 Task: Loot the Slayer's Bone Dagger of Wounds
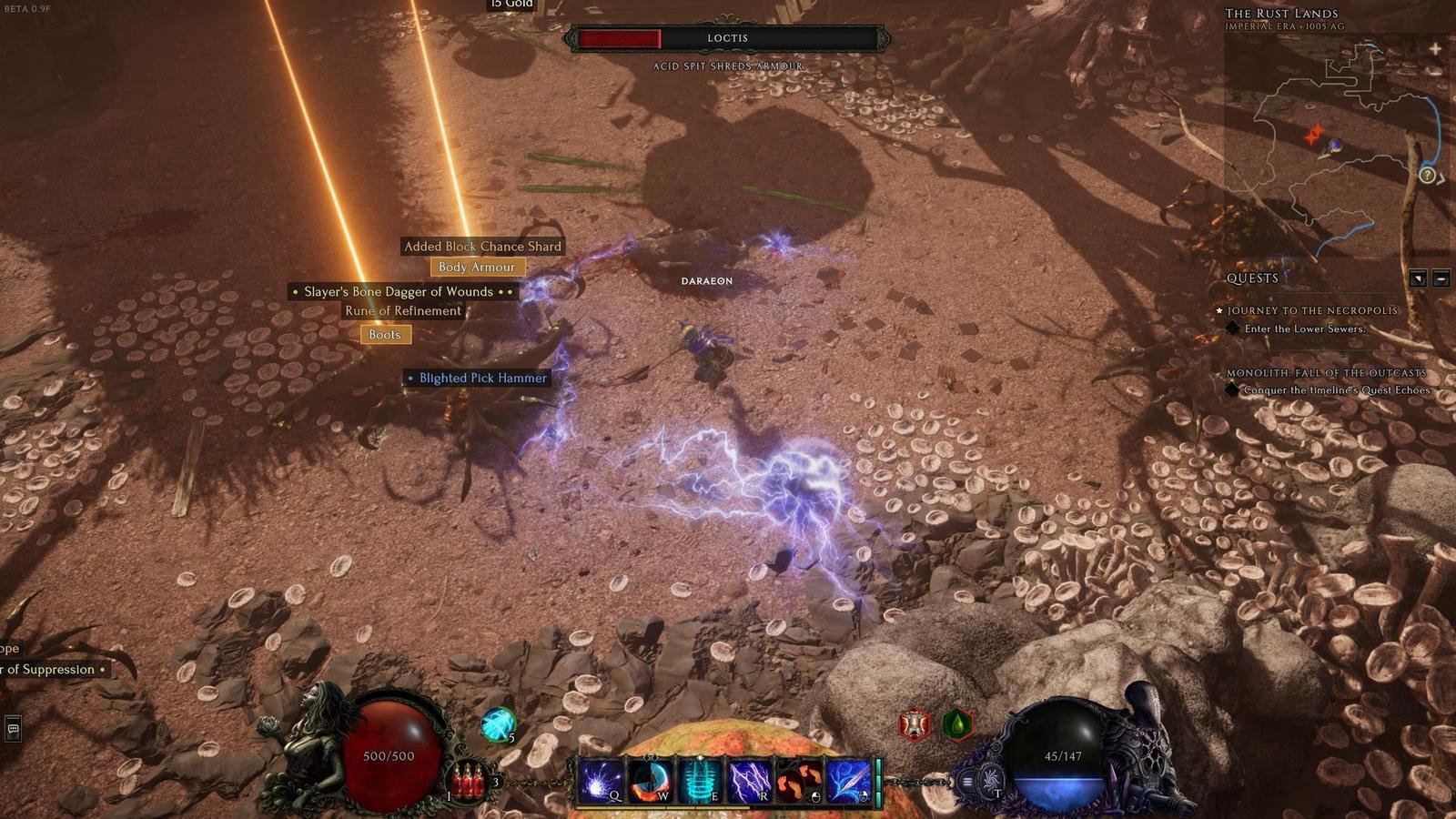(x=399, y=292)
